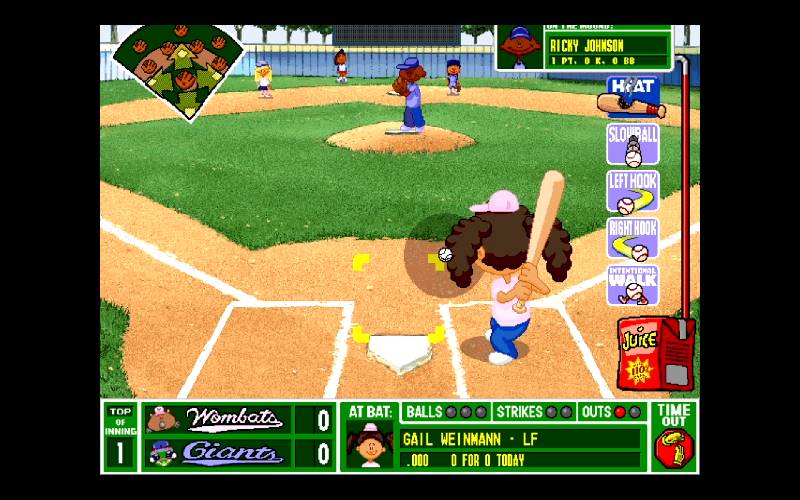The image size is (800, 500).
Task: Issue an Intentional Walk
Action: (x=632, y=285)
